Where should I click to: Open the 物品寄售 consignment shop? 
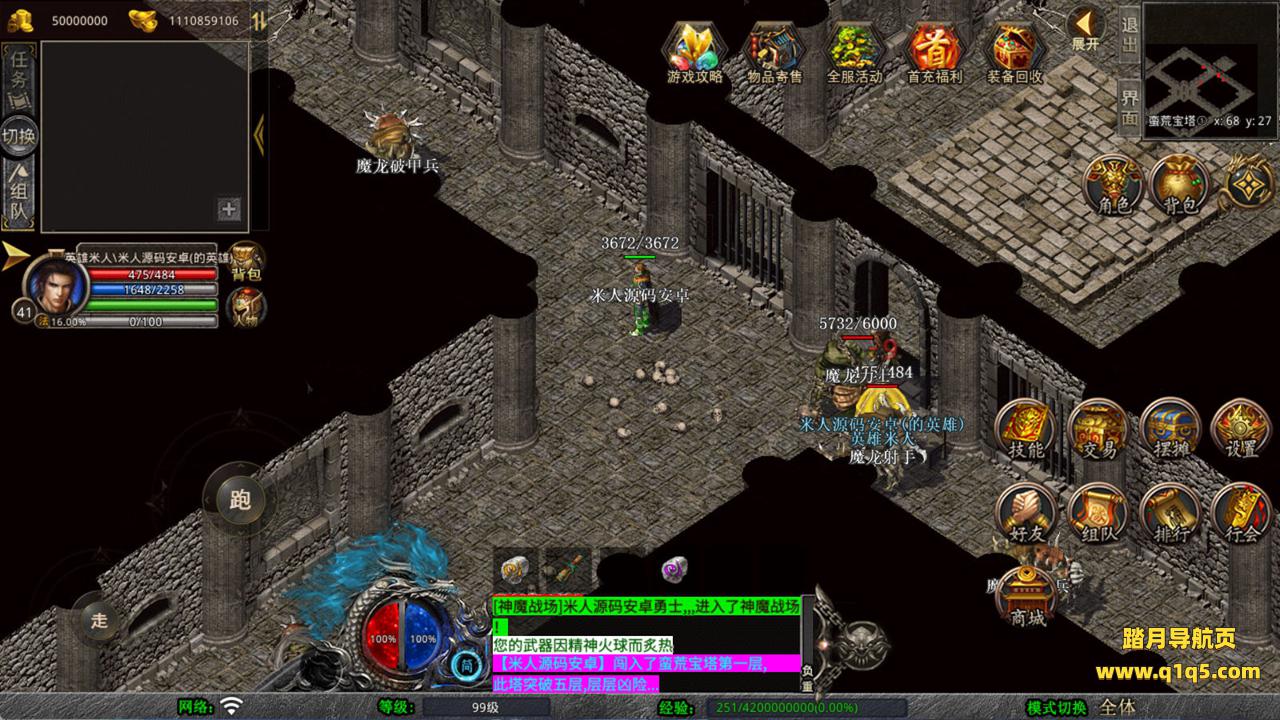pyautogui.click(x=775, y=52)
